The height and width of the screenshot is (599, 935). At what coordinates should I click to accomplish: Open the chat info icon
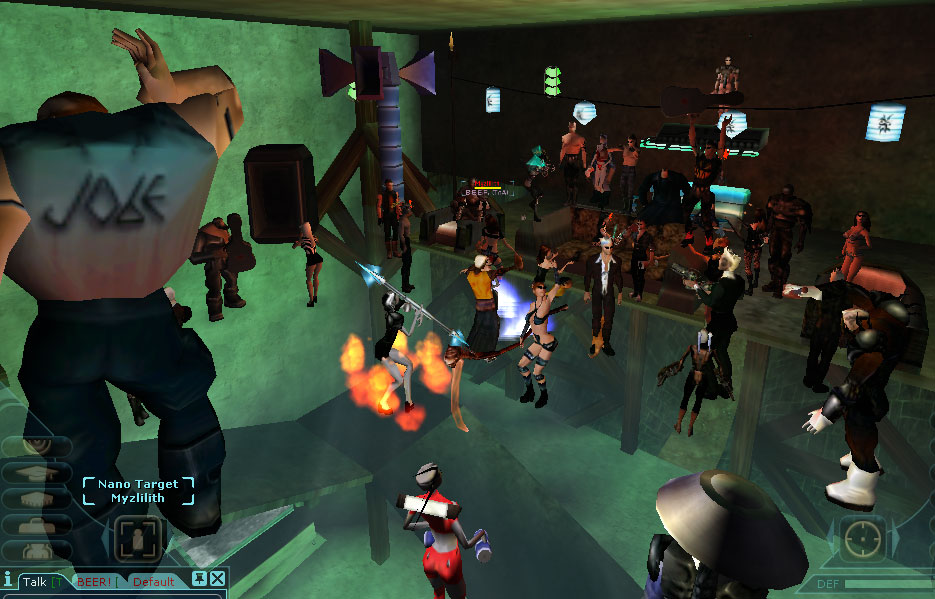[x=8, y=580]
